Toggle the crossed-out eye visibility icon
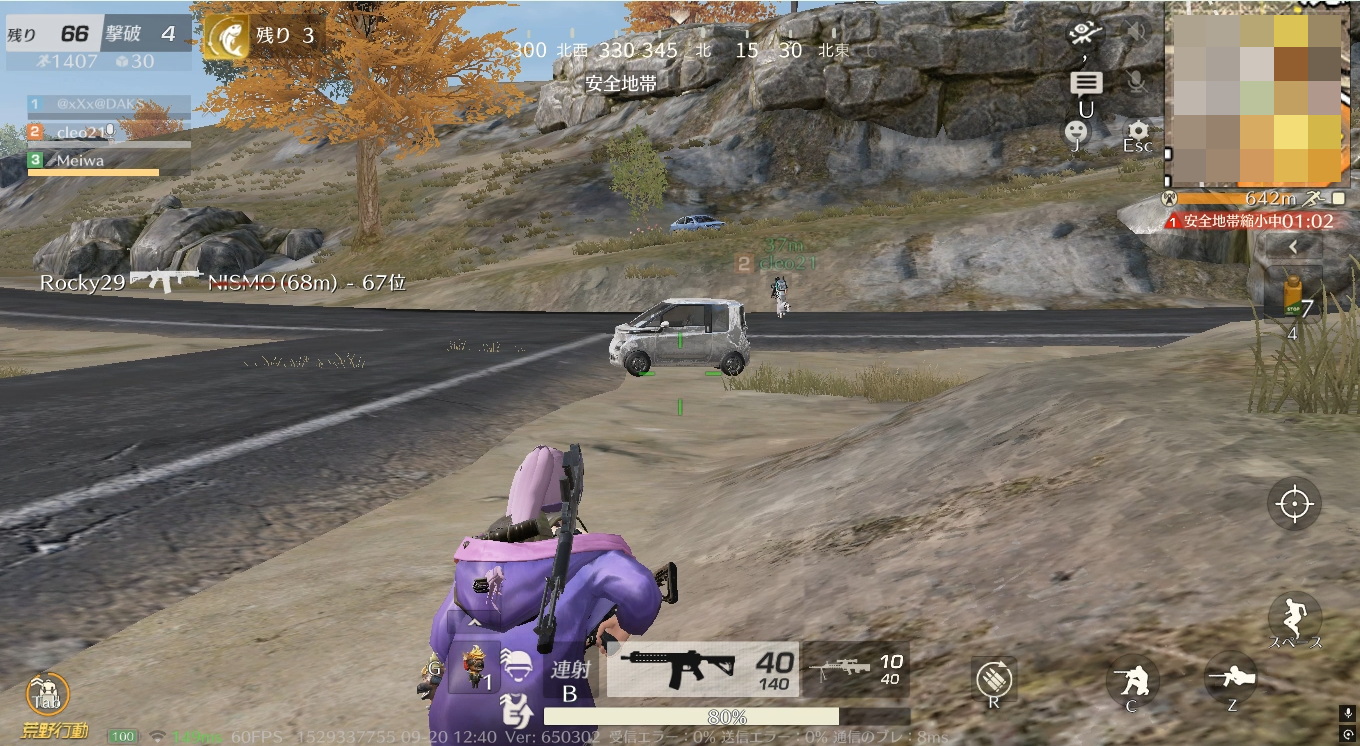 (1083, 33)
